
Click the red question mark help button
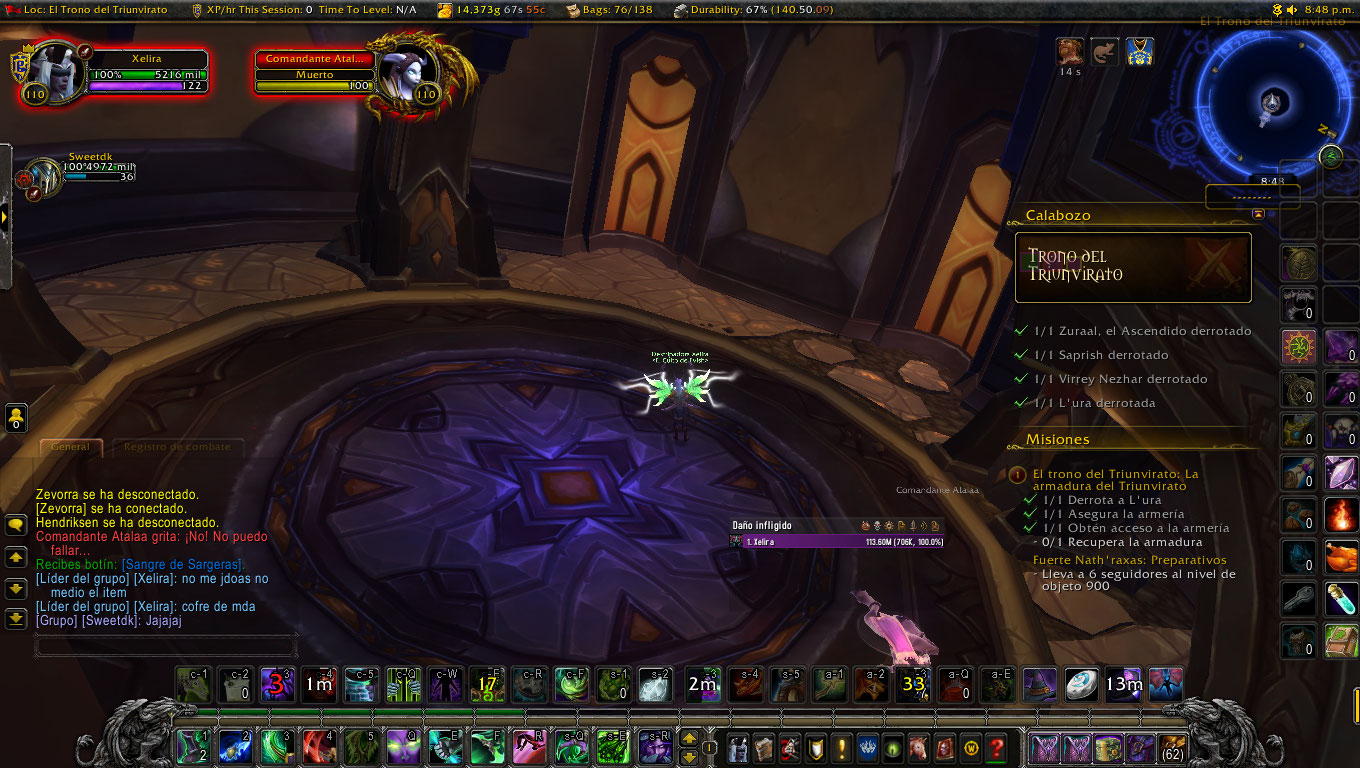pos(996,747)
